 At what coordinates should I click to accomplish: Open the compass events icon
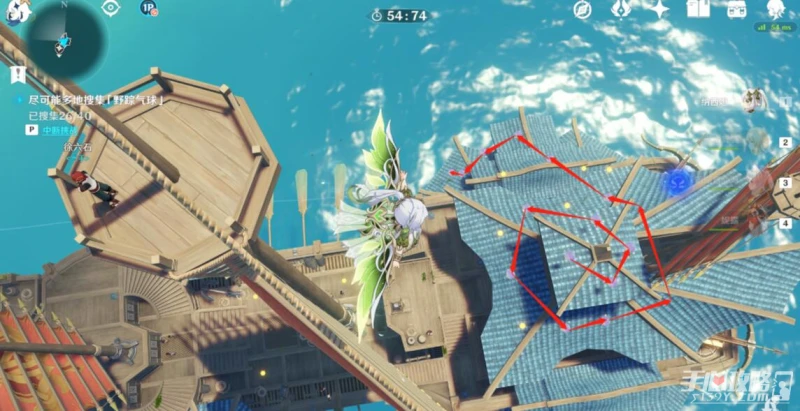coord(584,10)
